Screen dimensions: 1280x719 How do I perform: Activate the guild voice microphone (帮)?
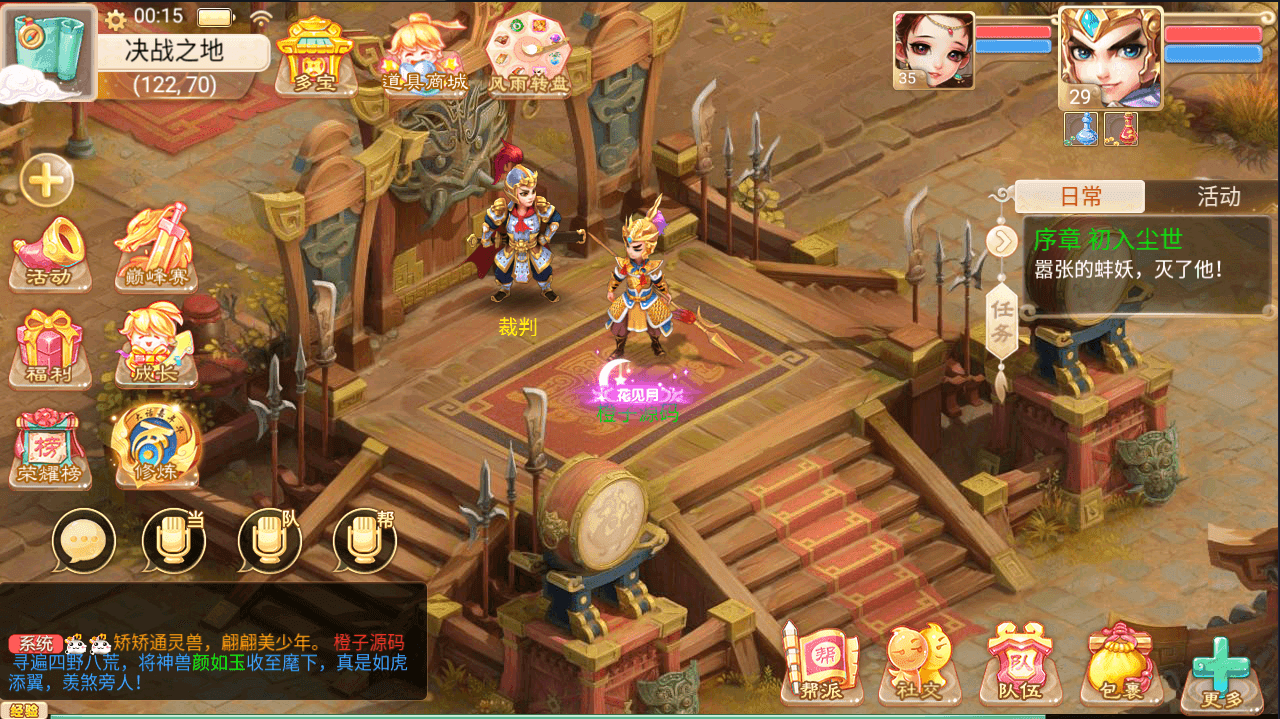tap(364, 541)
